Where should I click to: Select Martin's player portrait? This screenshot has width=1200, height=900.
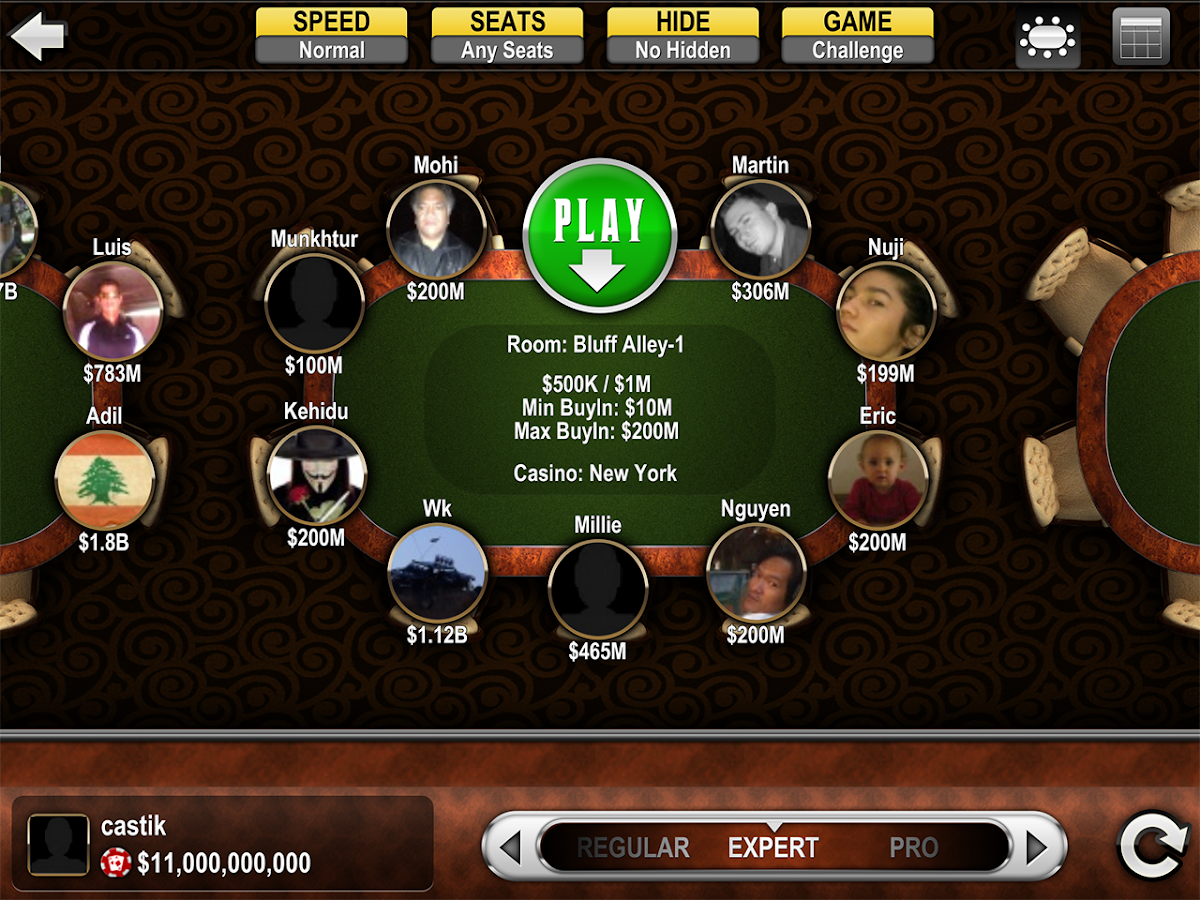tap(760, 229)
